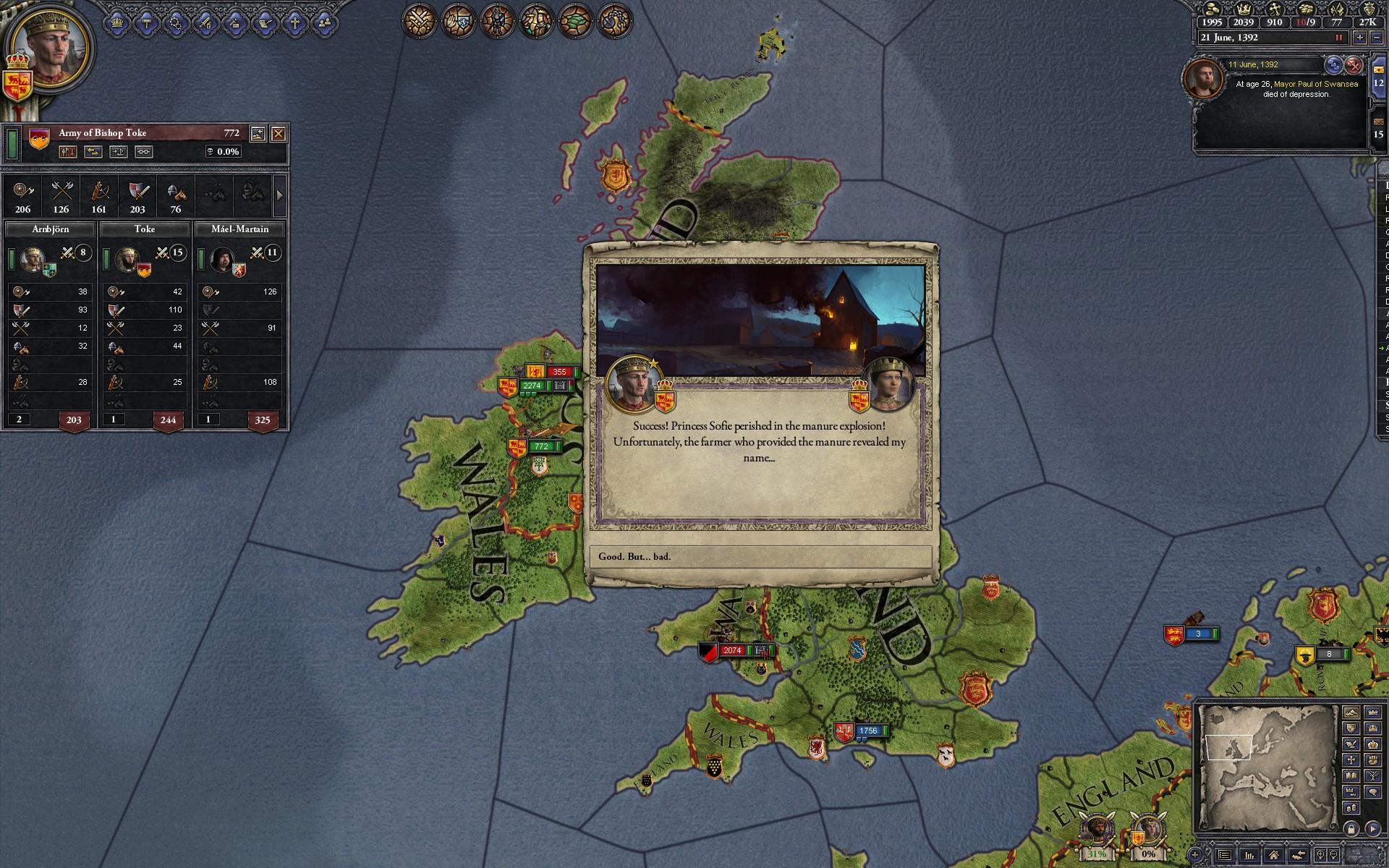Open the crossed swords stained-glass menu
The width and height of the screenshot is (1389, 868).
coord(420,20)
